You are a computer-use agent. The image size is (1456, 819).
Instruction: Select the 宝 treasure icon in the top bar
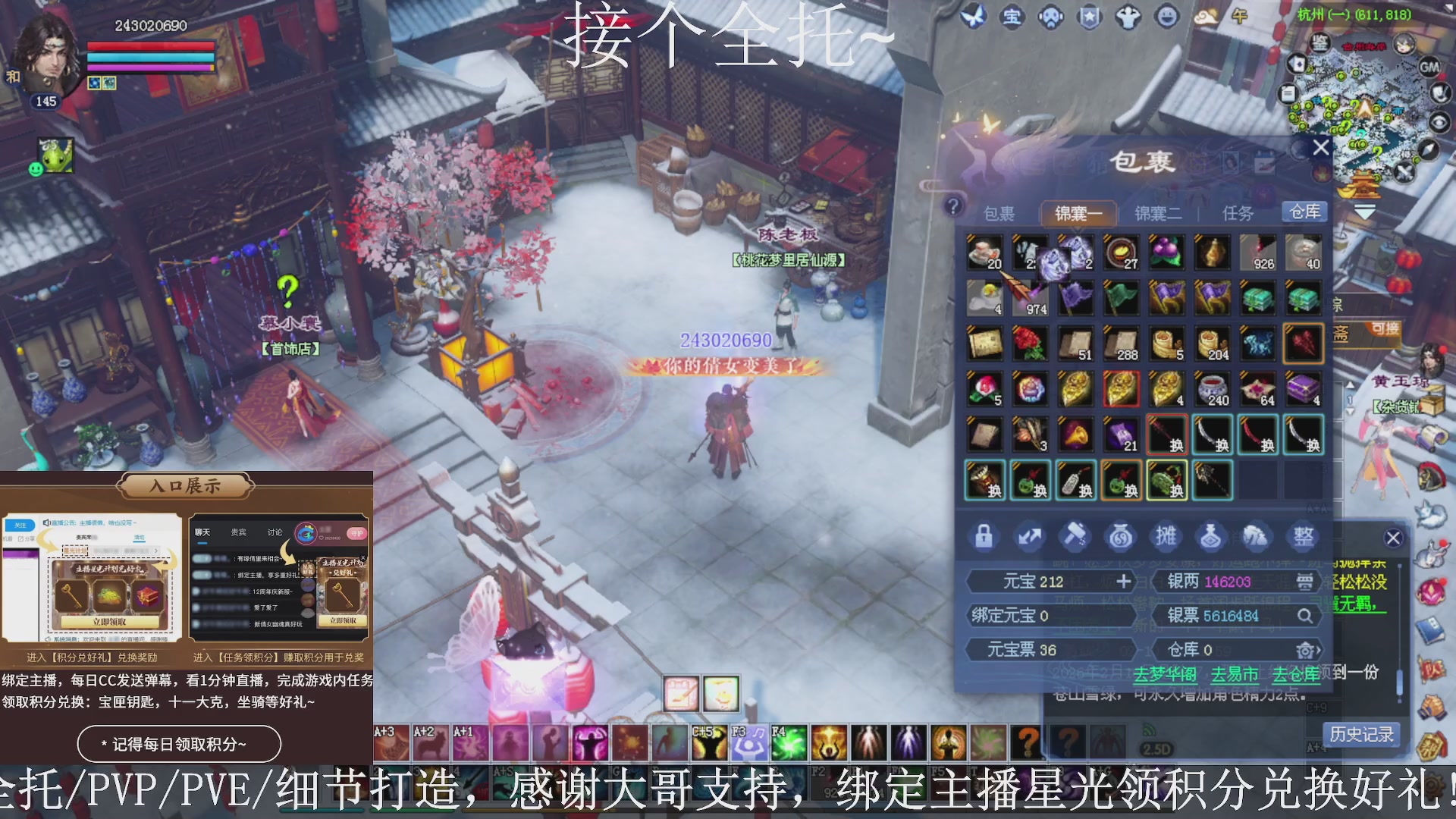(1012, 17)
